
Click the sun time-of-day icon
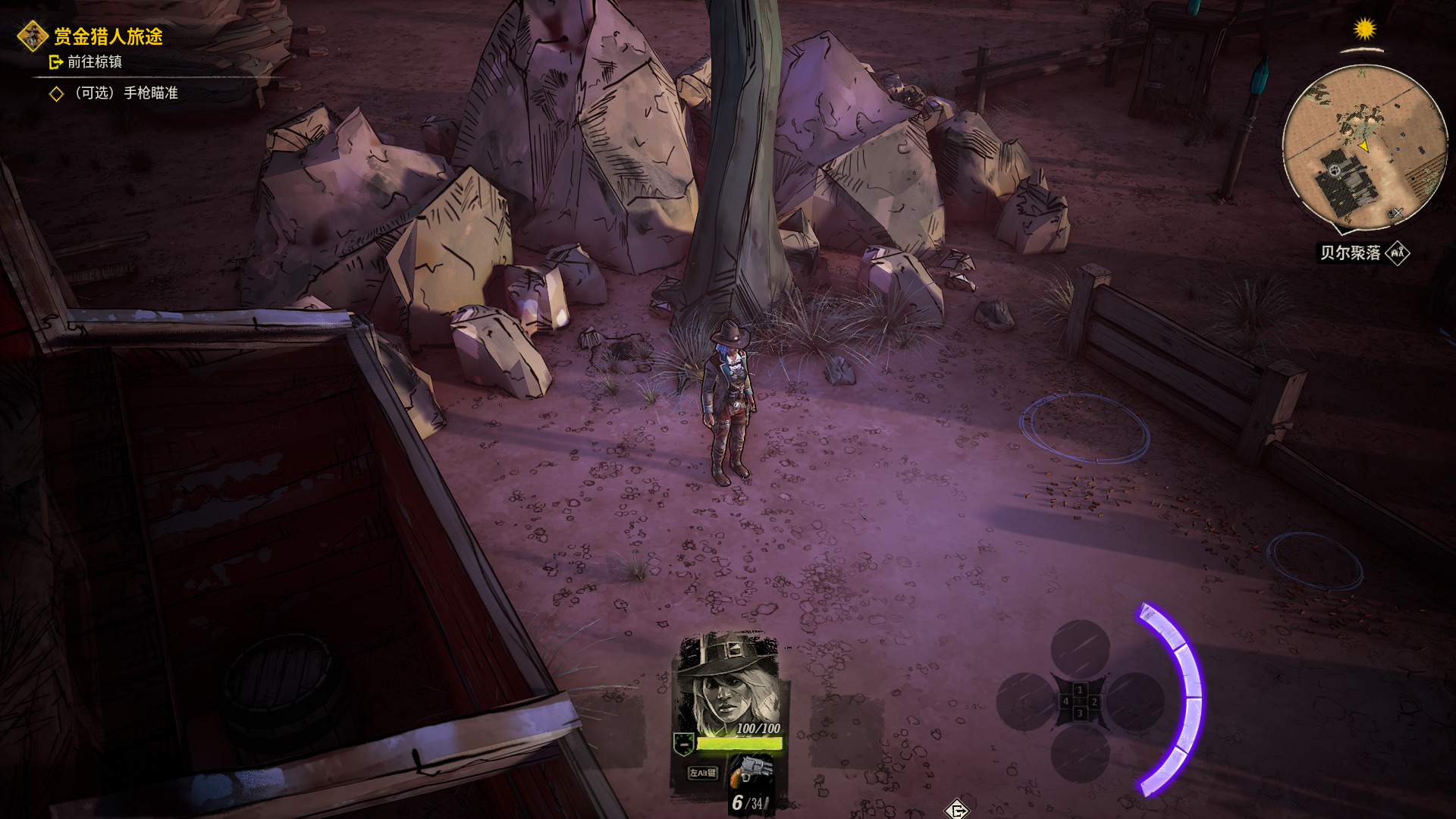tap(1364, 30)
